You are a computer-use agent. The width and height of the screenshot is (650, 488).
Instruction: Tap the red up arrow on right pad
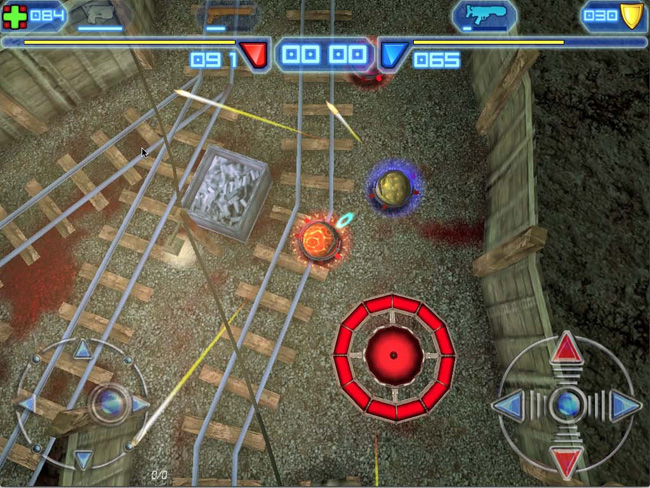[x=567, y=347]
